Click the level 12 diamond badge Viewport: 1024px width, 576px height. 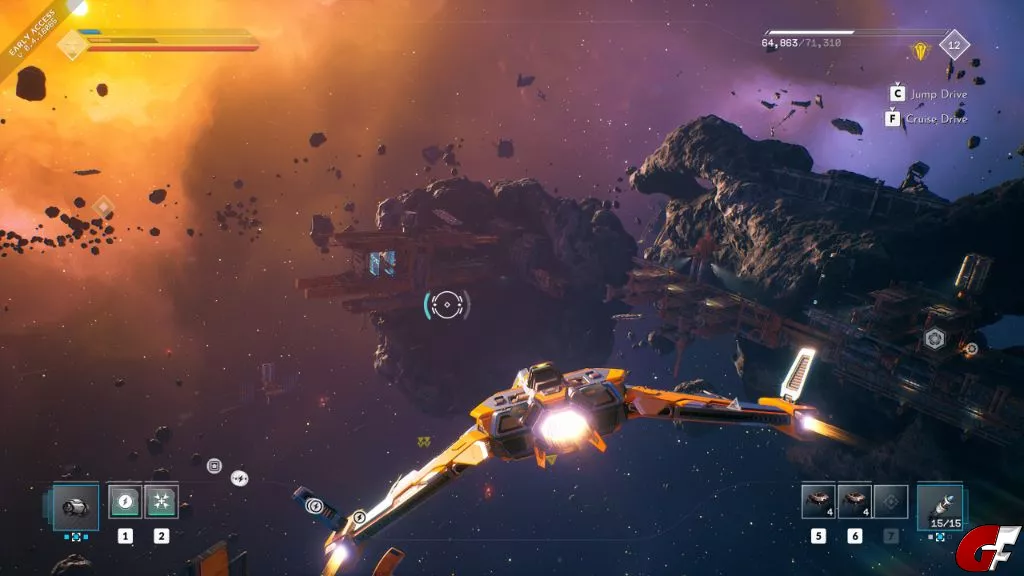click(x=954, y=45)
